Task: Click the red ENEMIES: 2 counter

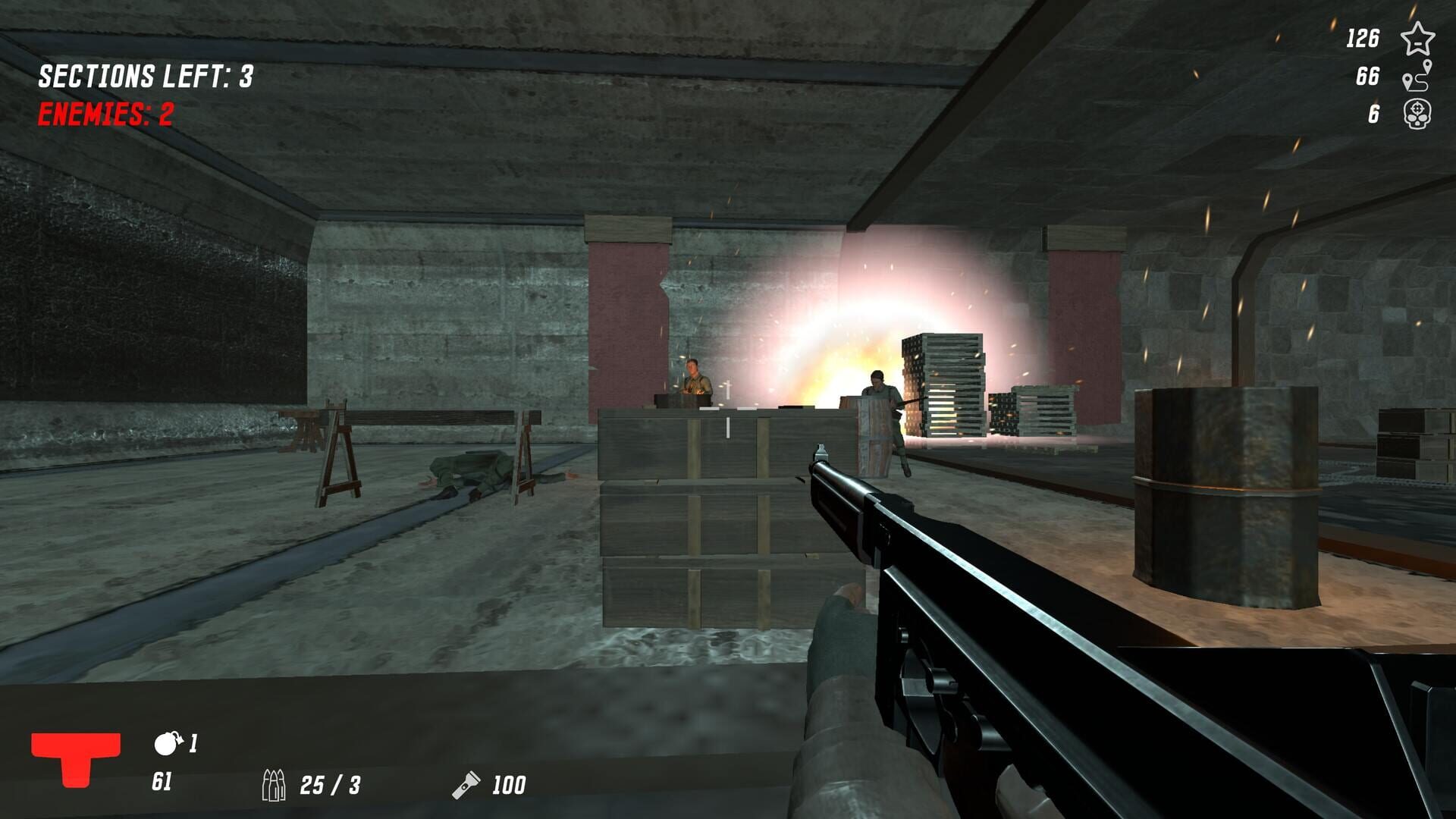Action: pyautogui.click(x=105, y=115)
